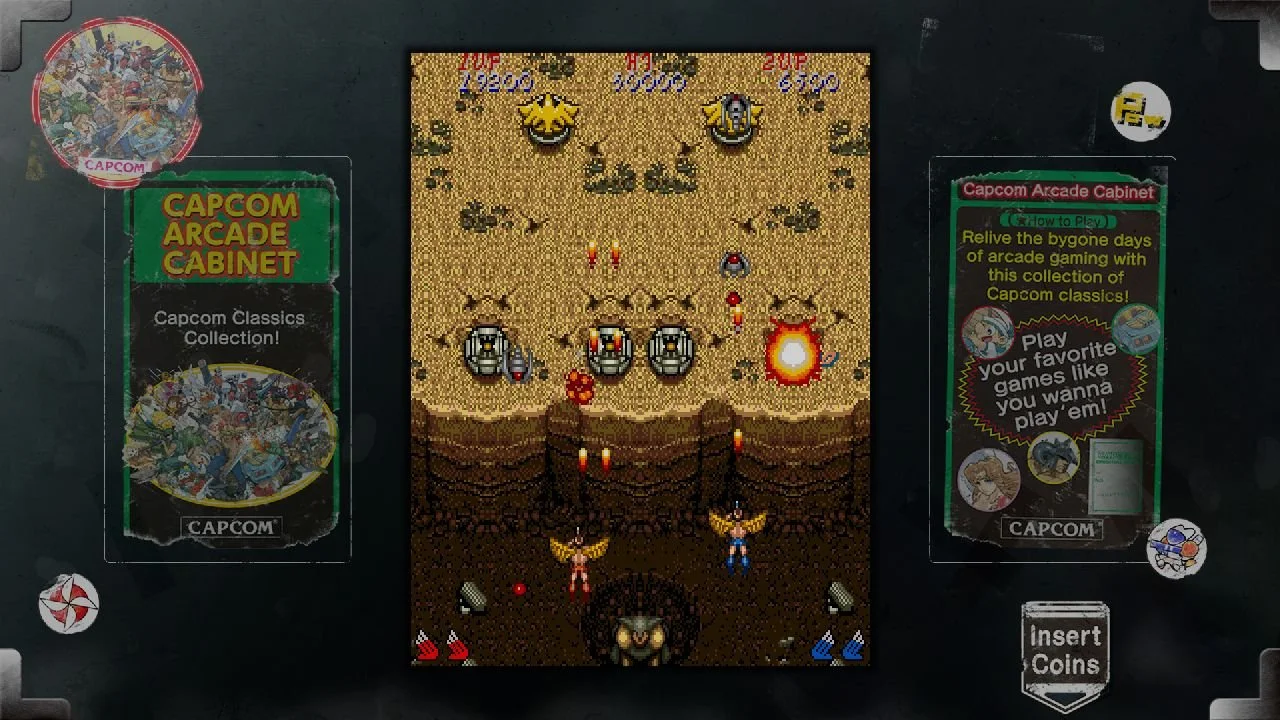Click the yellow eagle emblem at screen top
This screenshot has height=720, width=1280.
[548, 116]
